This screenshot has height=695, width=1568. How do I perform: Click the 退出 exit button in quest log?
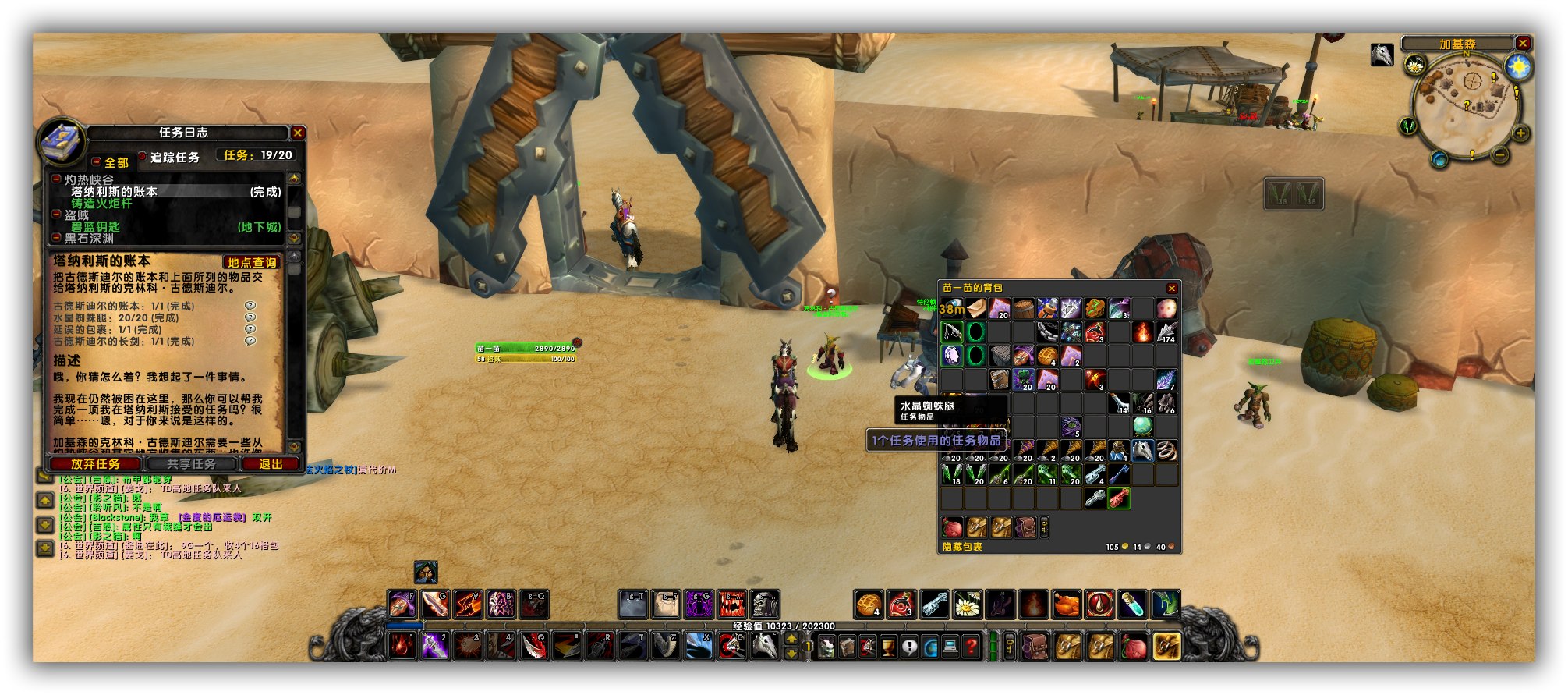[271, 464]
